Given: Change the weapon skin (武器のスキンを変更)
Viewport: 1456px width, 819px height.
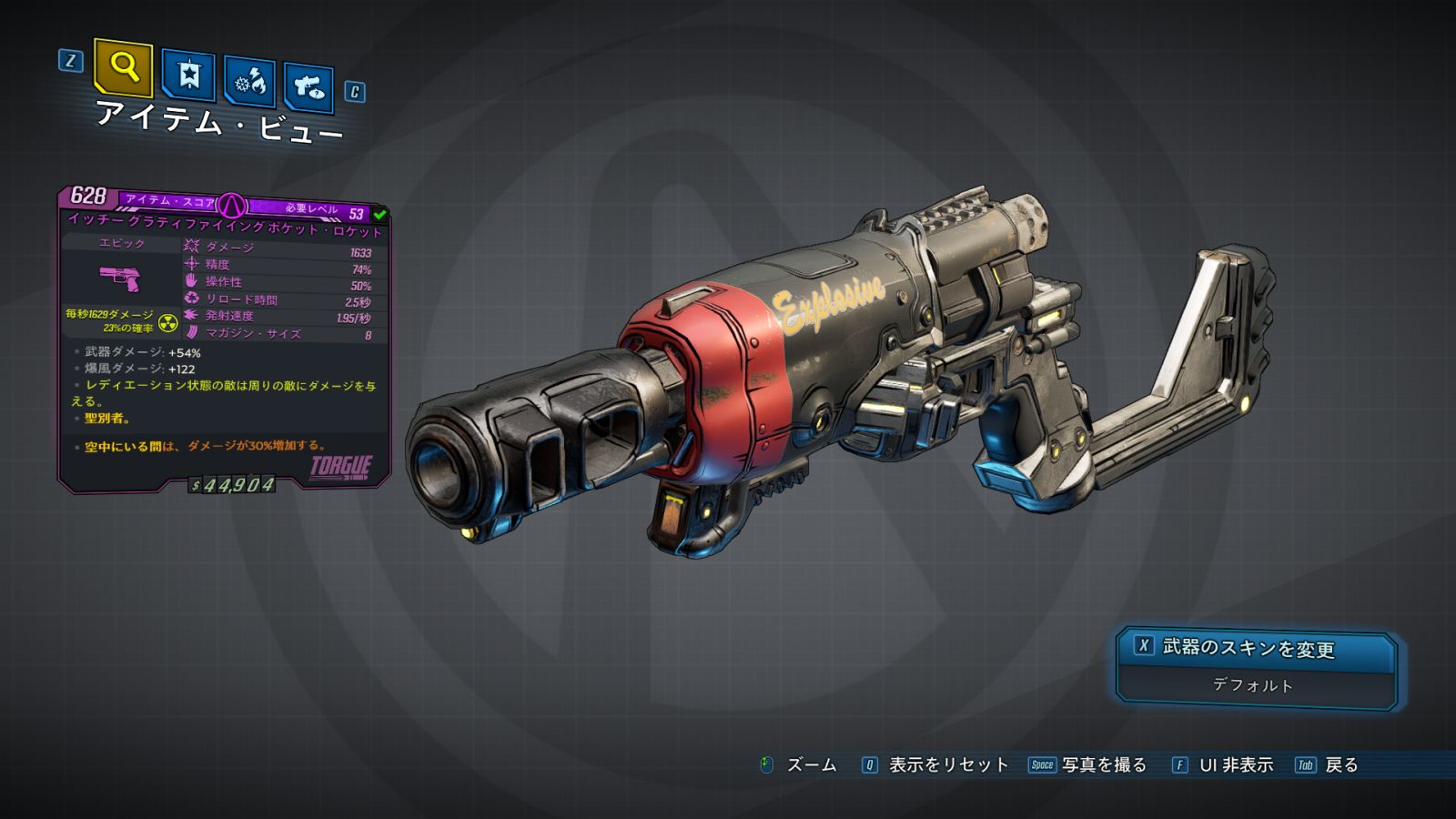Looking at the screenshot, I should tap(1256, 648).
